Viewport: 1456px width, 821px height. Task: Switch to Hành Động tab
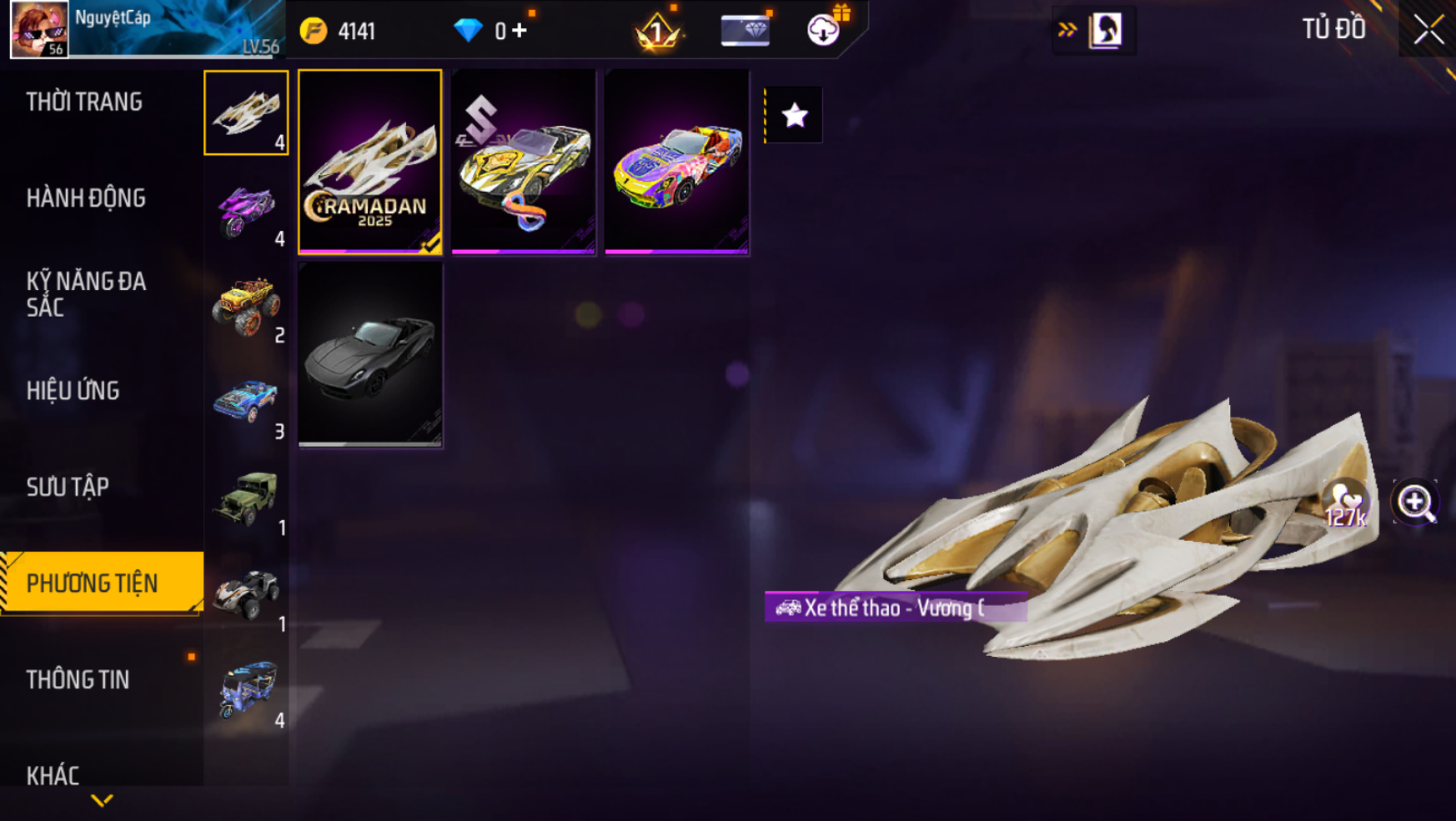click(86, 198)
